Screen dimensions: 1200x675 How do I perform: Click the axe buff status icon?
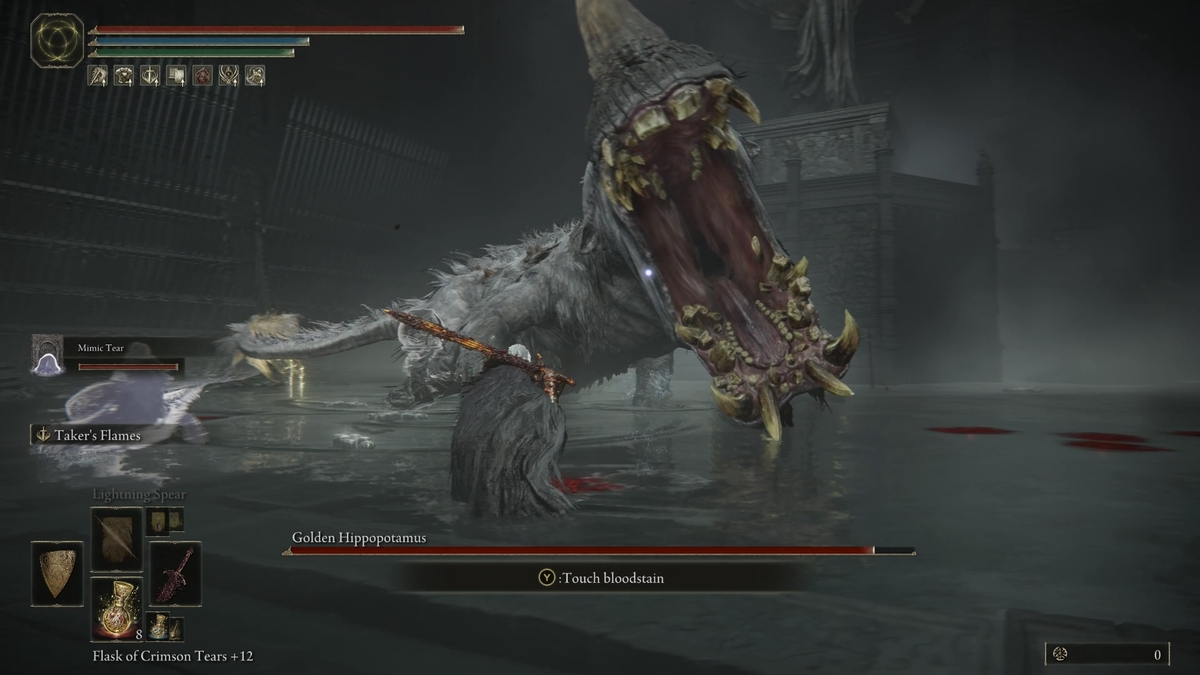pos(98,75)
